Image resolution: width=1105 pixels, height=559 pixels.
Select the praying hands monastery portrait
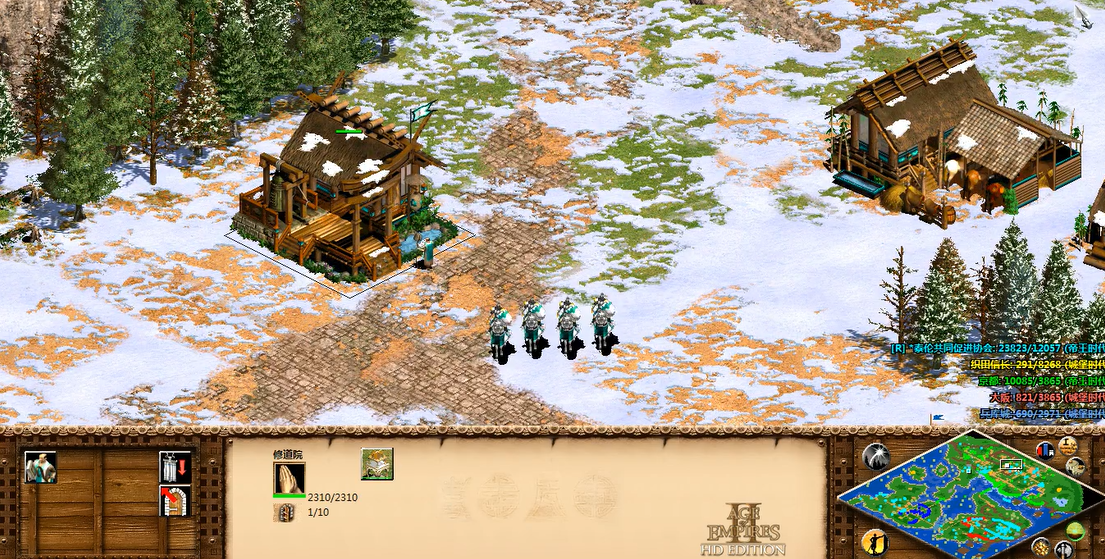(x=289, y=478)
